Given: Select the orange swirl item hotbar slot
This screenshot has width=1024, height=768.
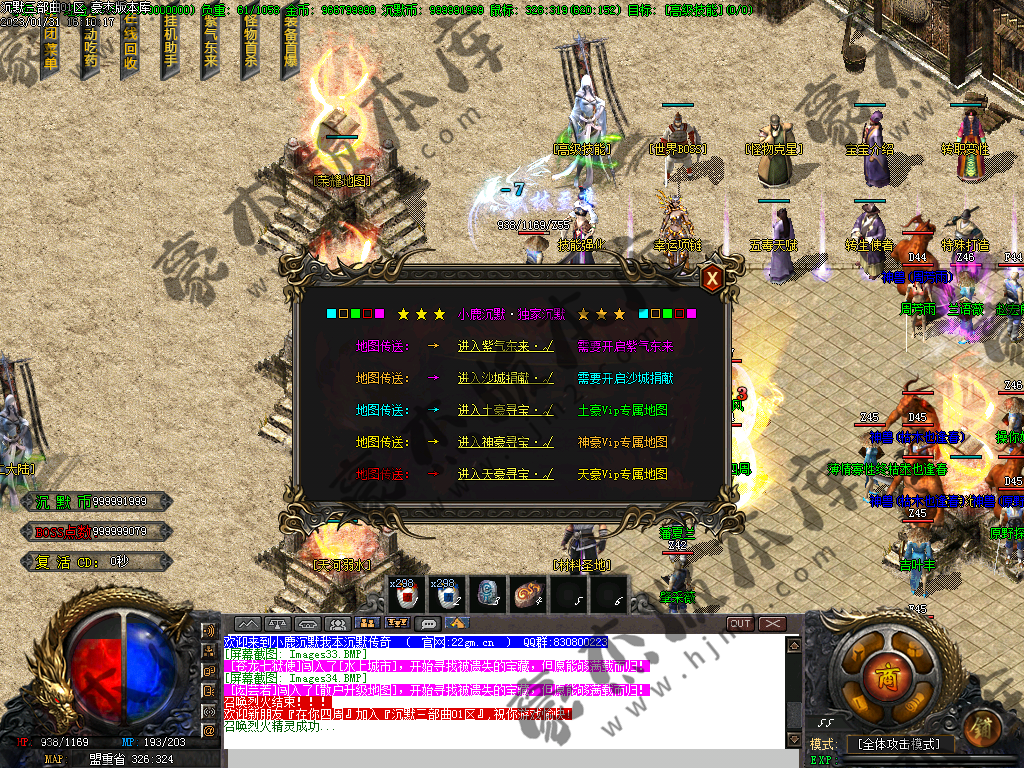Looking at the screenshot, I should point(528,595).
